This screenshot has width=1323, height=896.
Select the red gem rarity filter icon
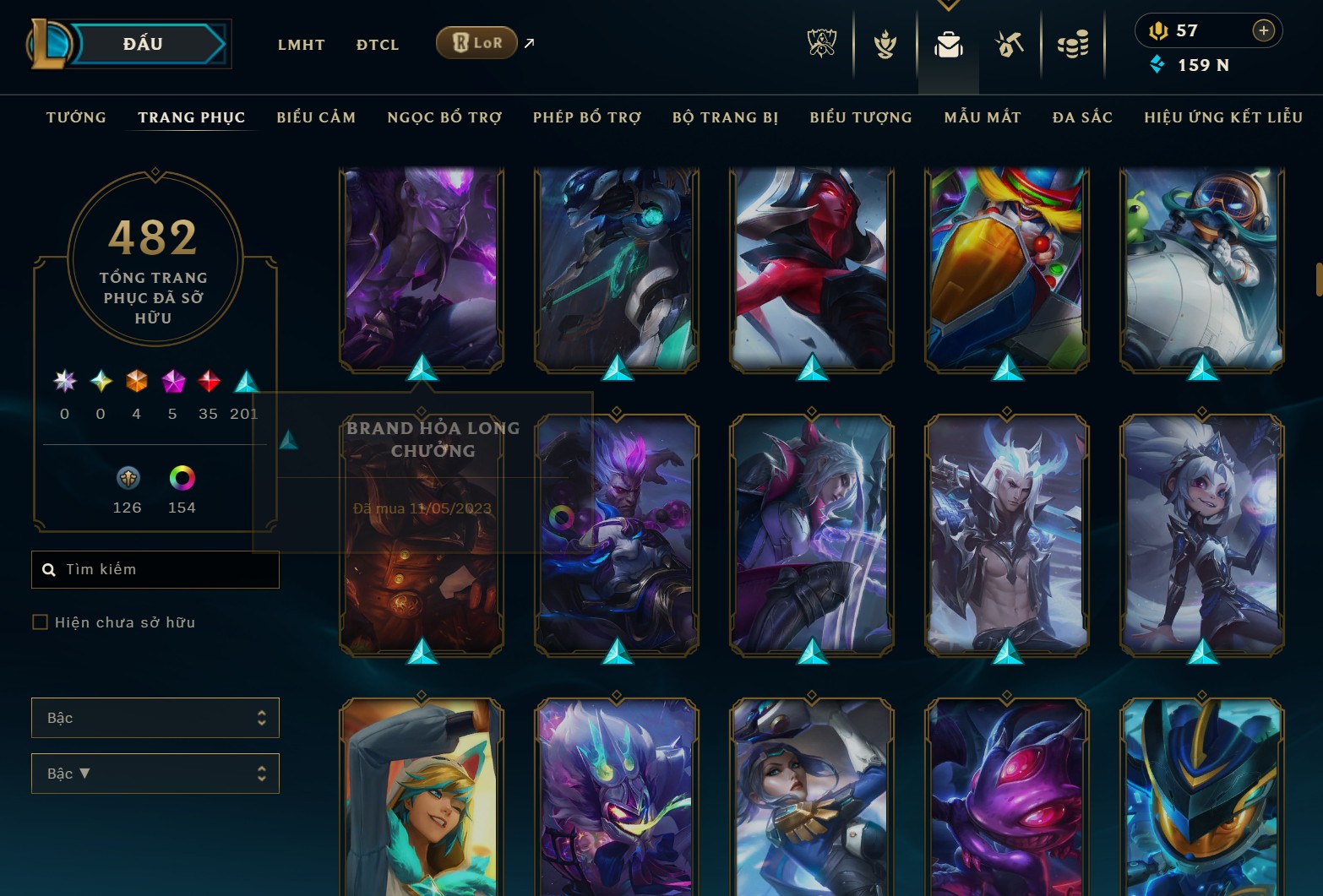(209, 382)
